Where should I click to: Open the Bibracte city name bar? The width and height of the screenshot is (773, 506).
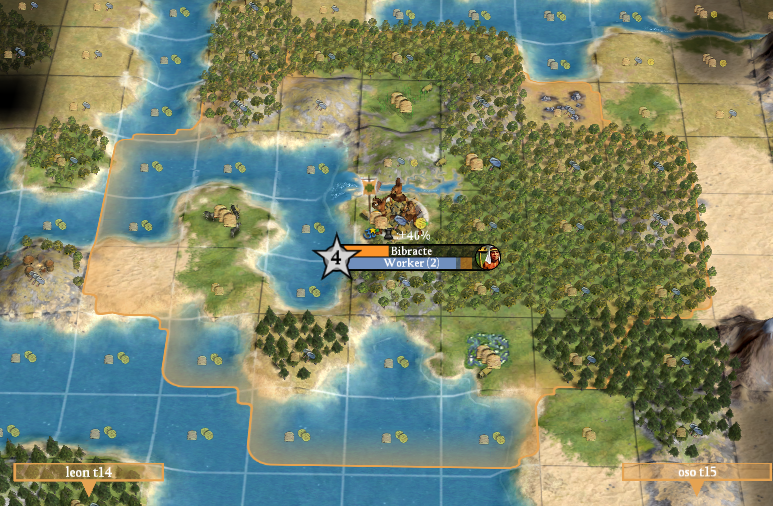[412, 251]
